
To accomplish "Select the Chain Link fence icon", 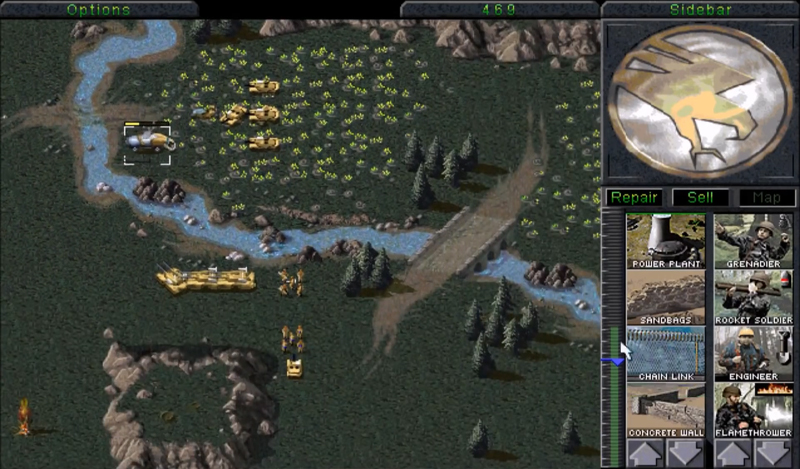I will coord(666,354).
